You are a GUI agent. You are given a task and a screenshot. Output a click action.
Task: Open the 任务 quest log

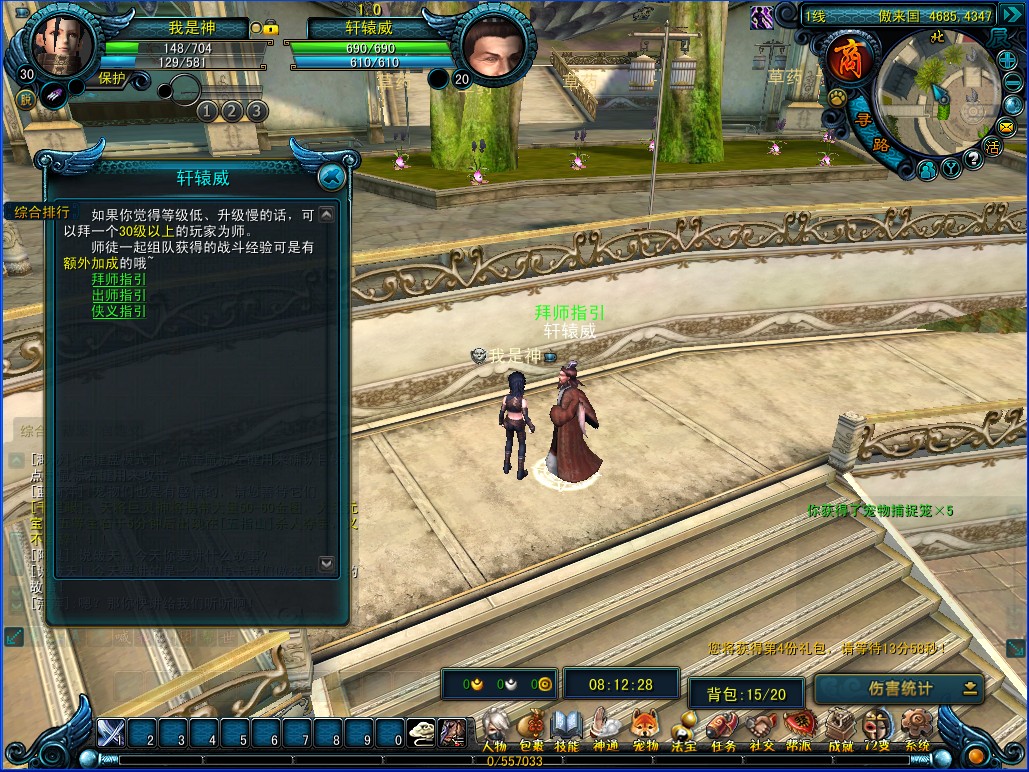click(722, 729)
